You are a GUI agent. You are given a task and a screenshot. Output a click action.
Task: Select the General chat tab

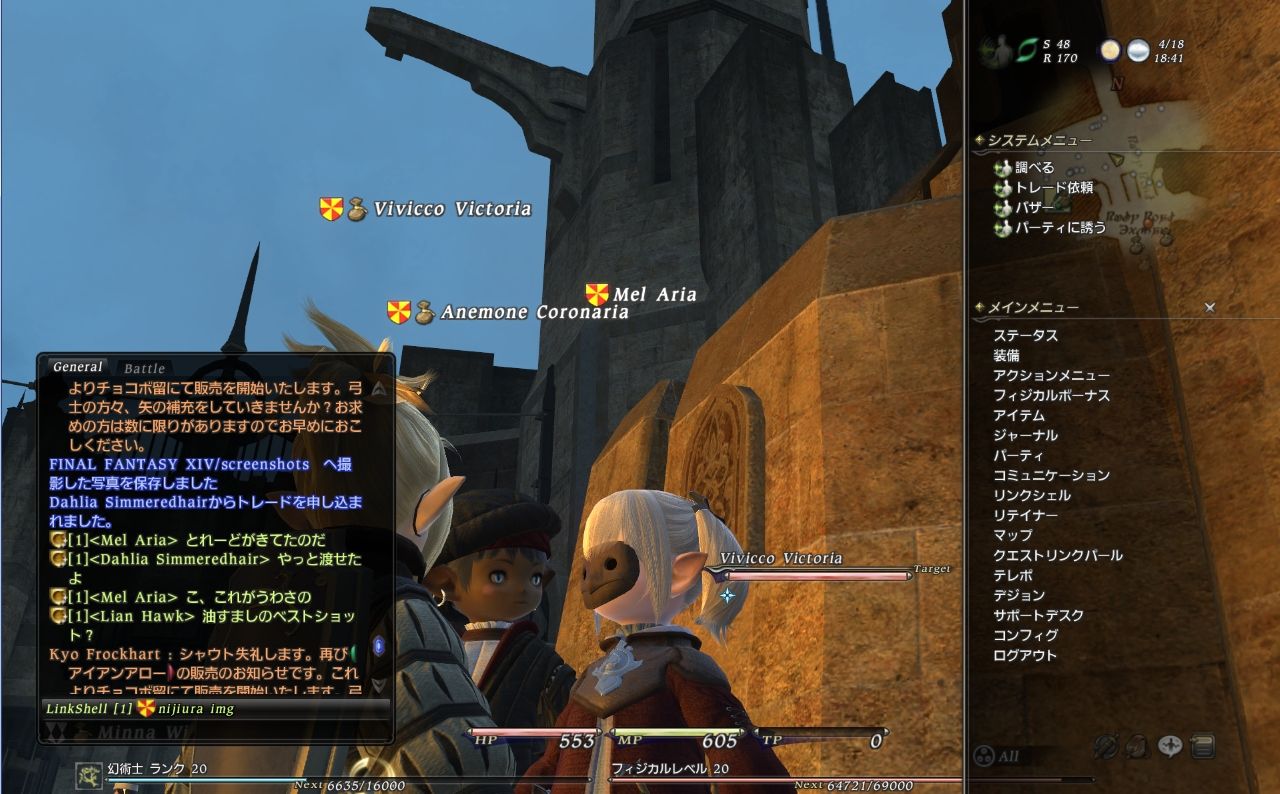[77, 366]
